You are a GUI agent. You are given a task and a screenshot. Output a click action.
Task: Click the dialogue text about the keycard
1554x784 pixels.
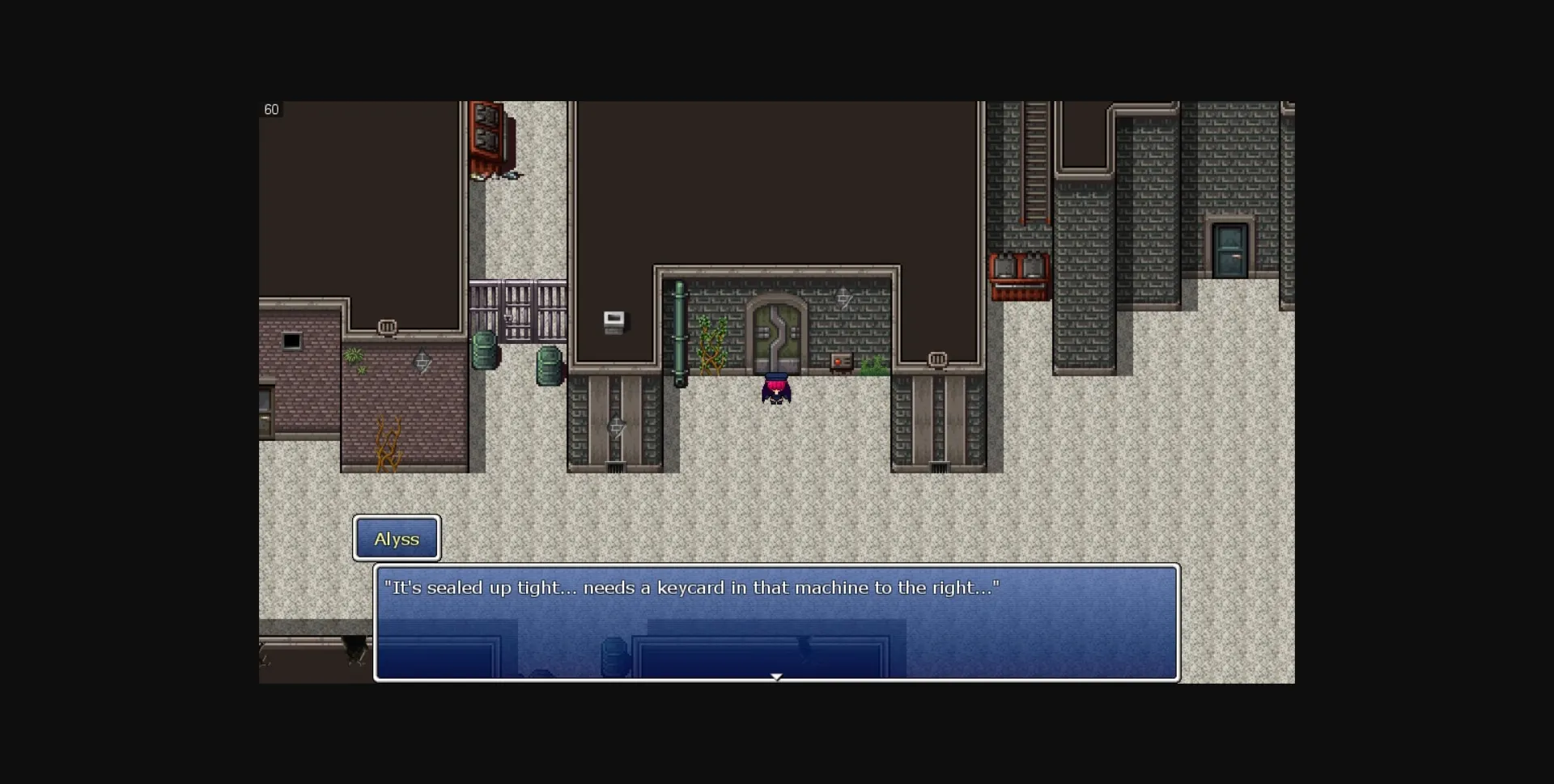click(694, 588)
